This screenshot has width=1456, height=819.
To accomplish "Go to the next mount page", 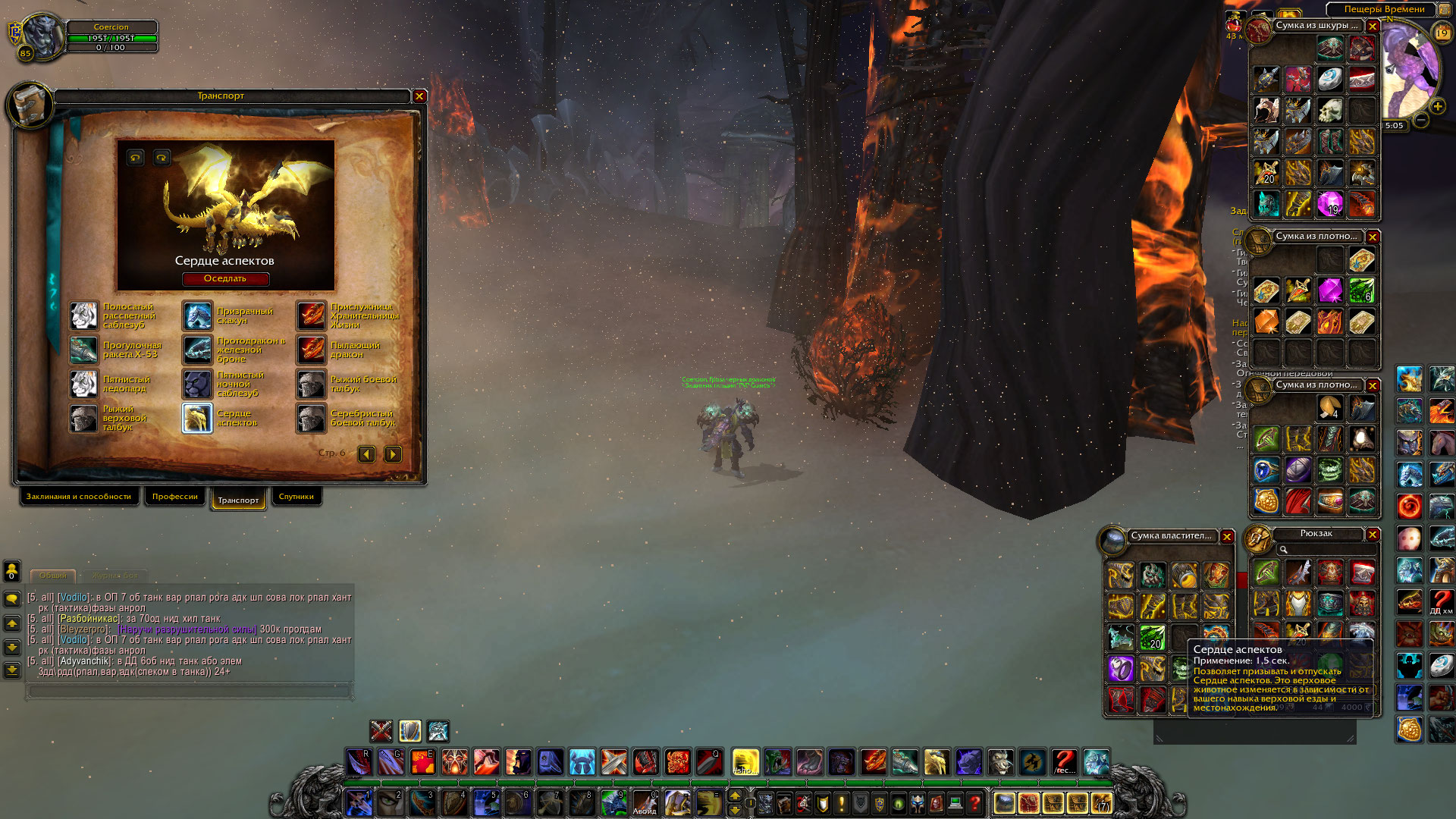I will 393,454.
